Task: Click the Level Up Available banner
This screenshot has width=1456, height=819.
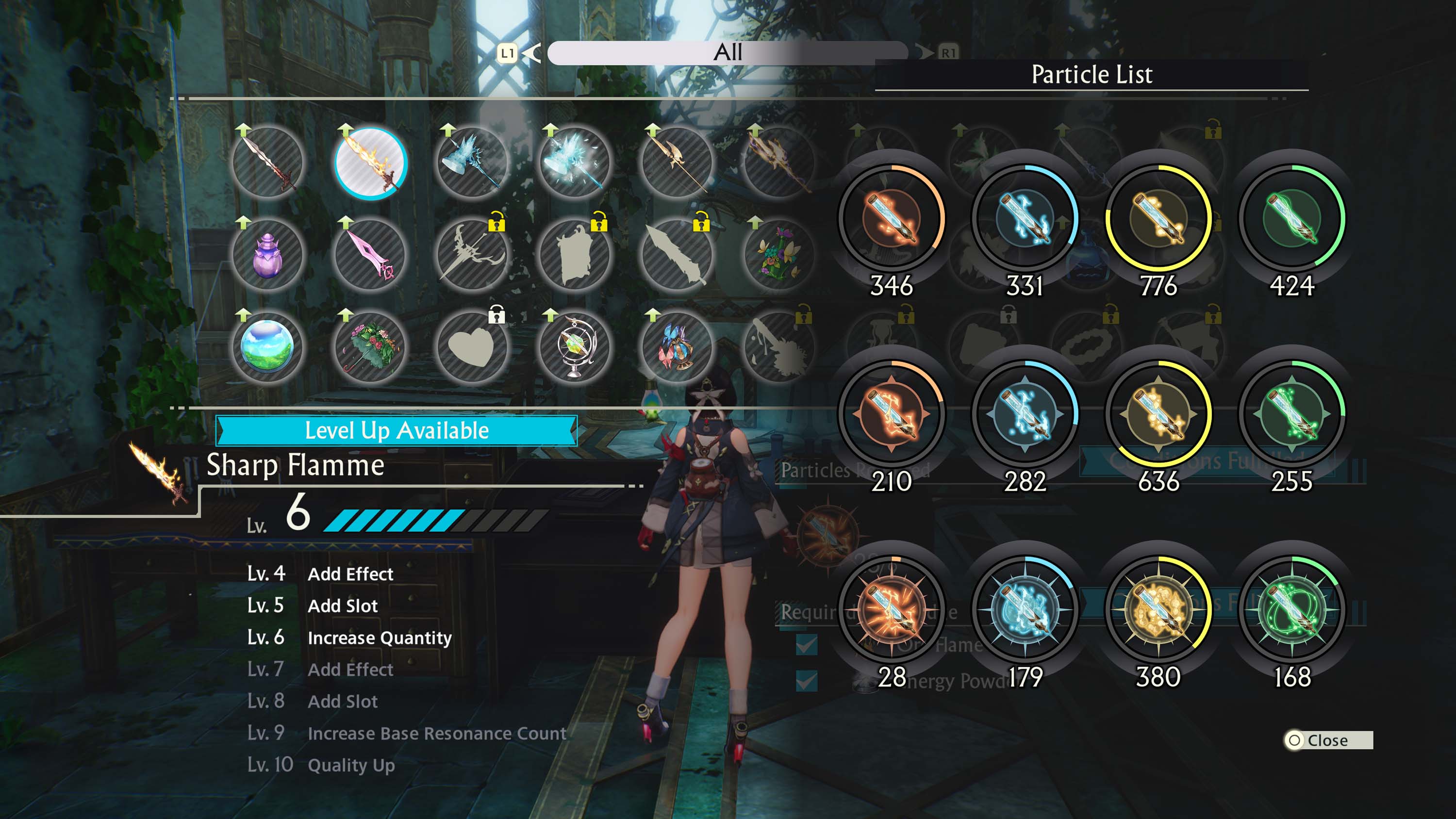Action: click(396, 431)
